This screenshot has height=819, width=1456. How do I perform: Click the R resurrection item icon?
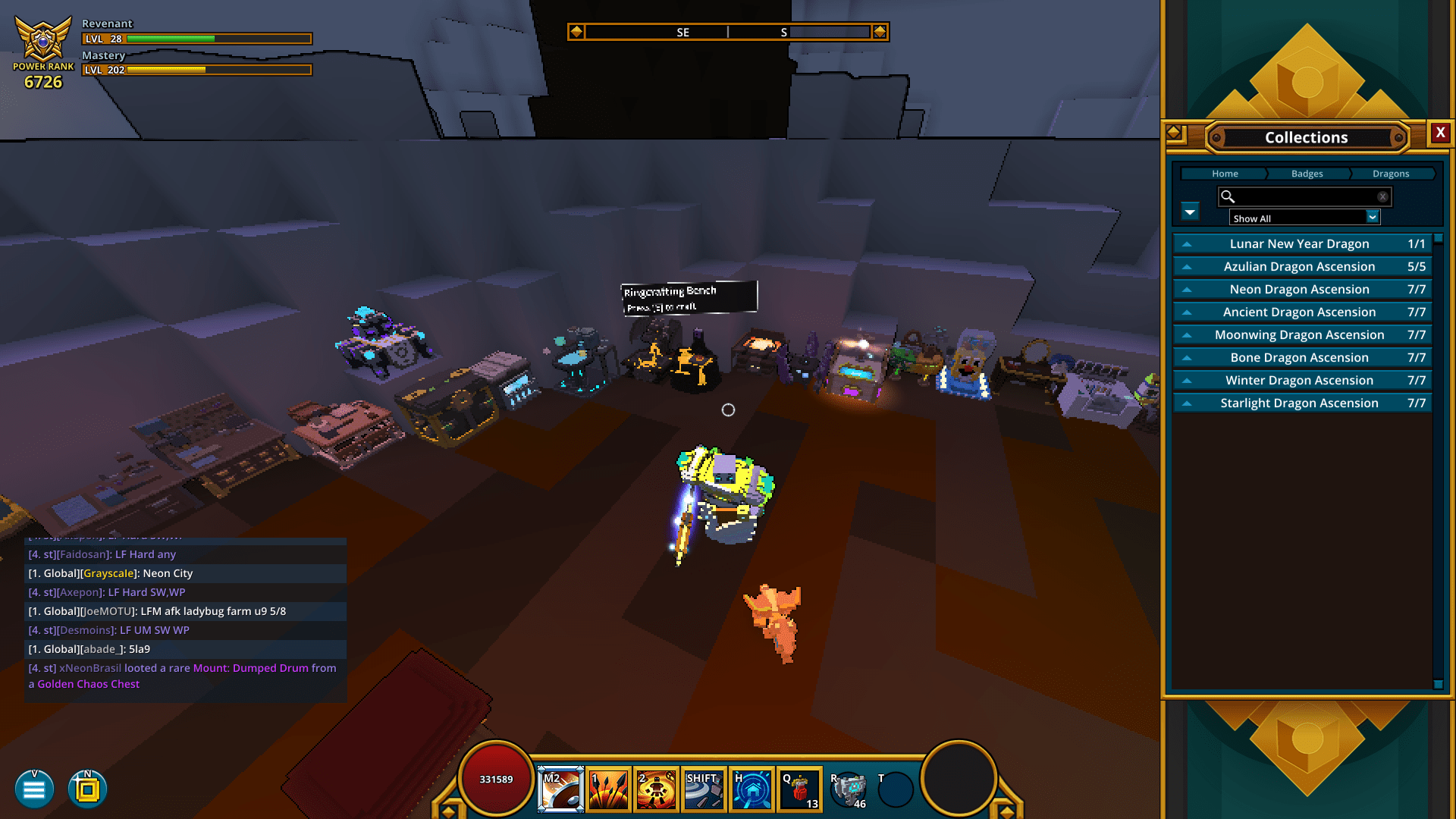click(849, 789)
